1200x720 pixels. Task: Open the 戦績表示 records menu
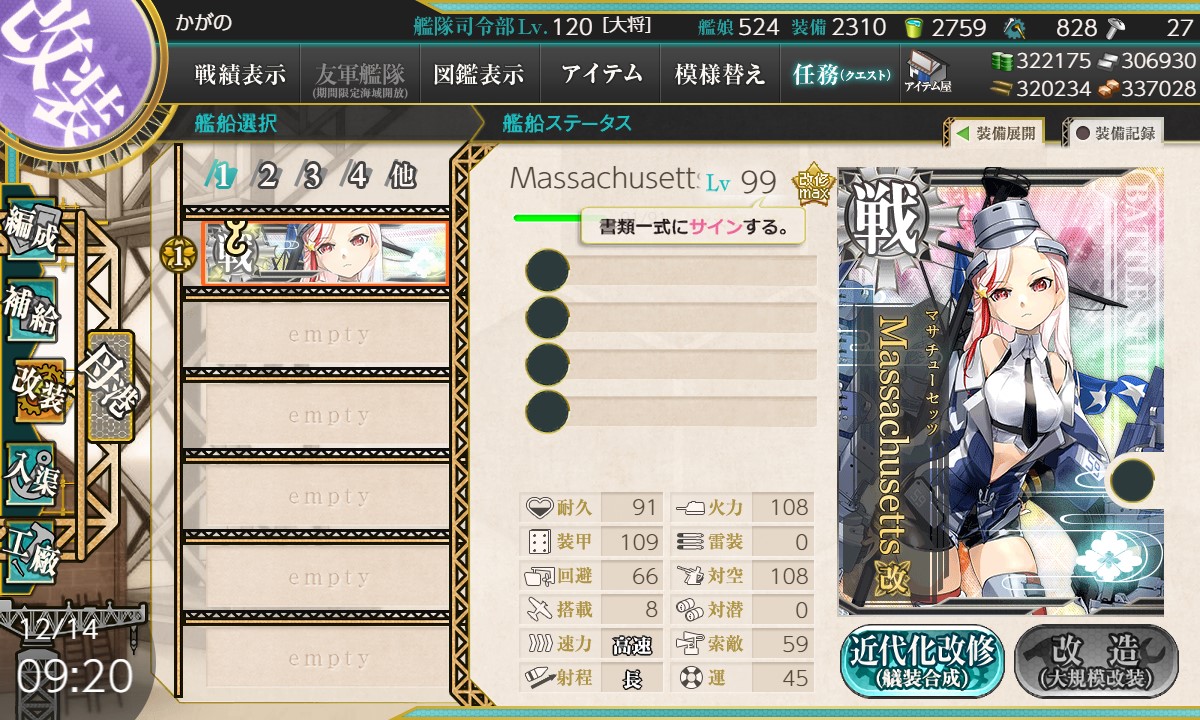click(x=240, y=75)
